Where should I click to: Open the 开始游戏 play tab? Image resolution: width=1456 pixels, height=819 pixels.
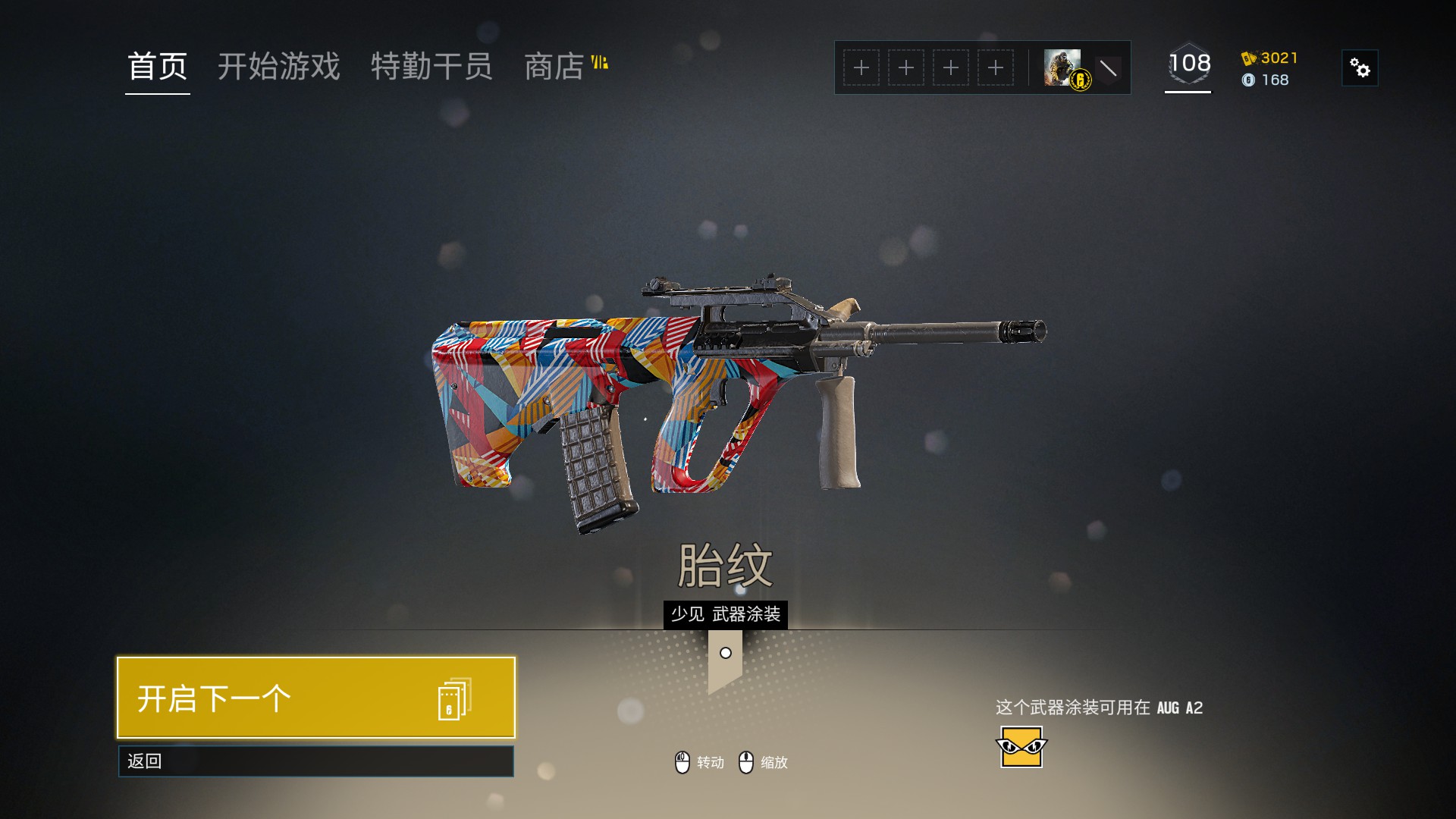279,67
